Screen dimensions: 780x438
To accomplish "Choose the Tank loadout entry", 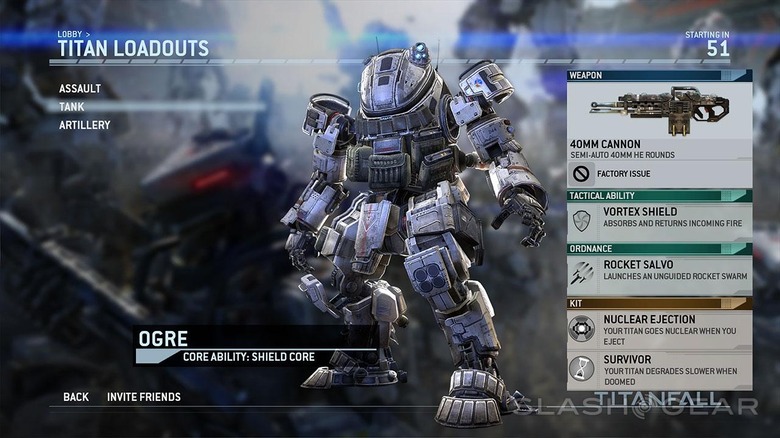I will [72, 107].
